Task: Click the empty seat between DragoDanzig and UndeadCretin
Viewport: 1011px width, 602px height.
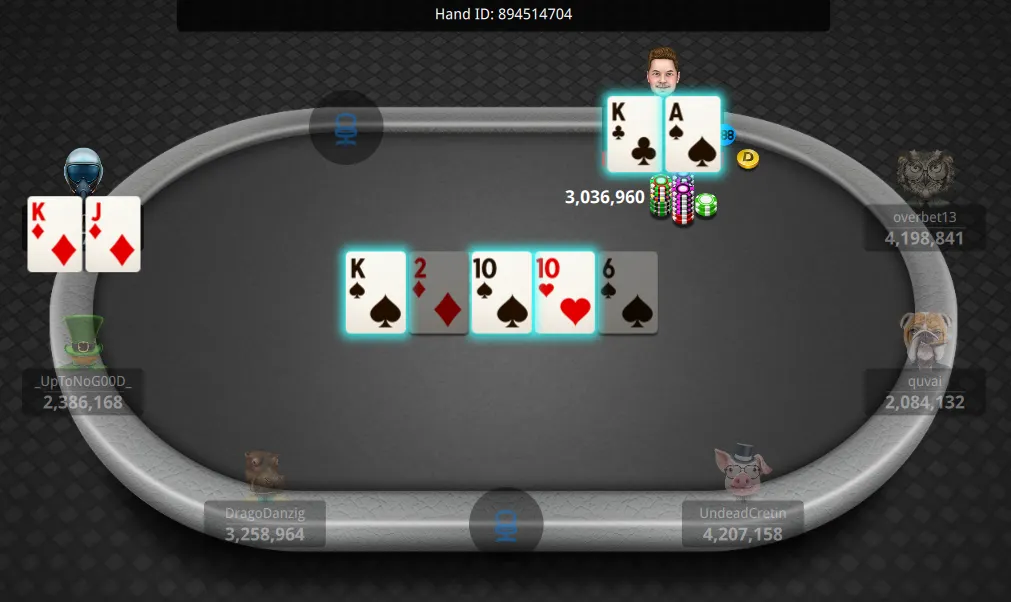Action: (x=506, y=523)
